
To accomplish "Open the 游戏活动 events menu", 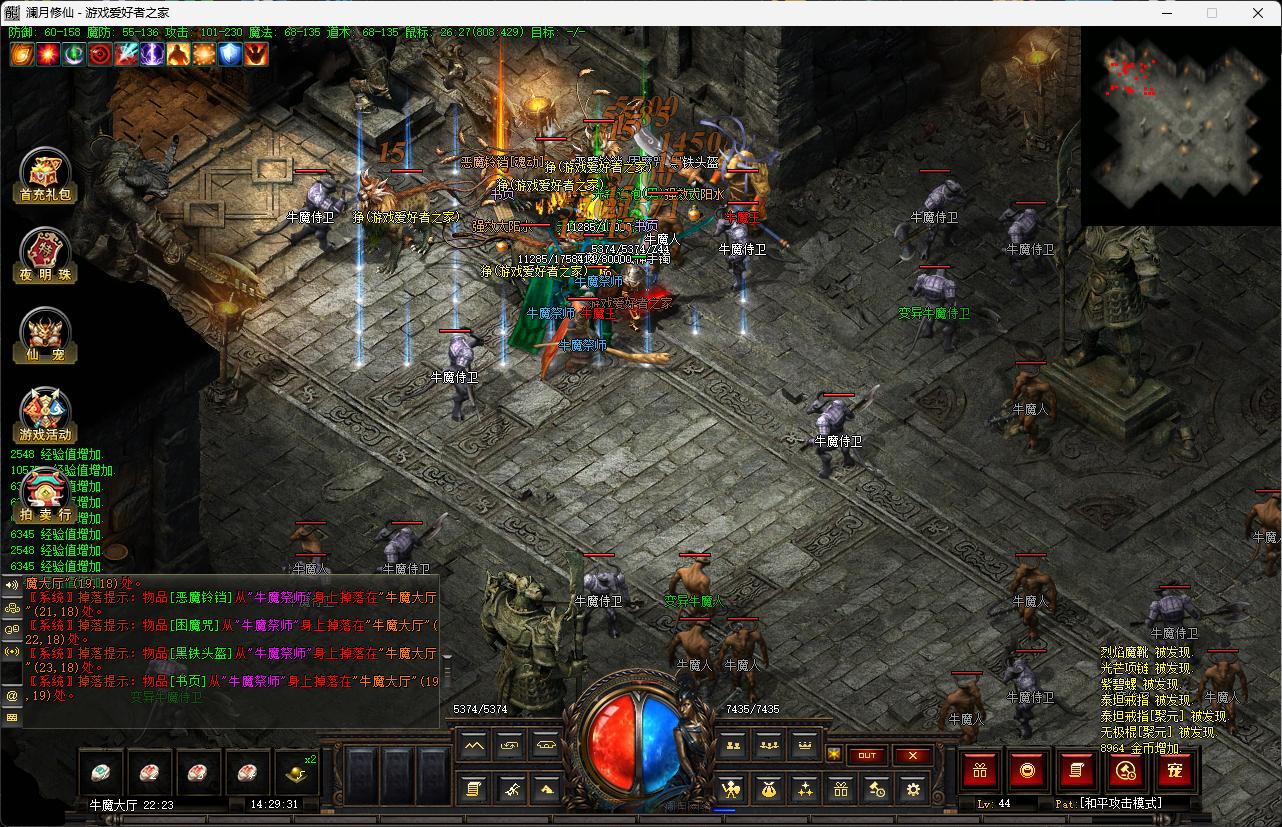I will point(46,415).
